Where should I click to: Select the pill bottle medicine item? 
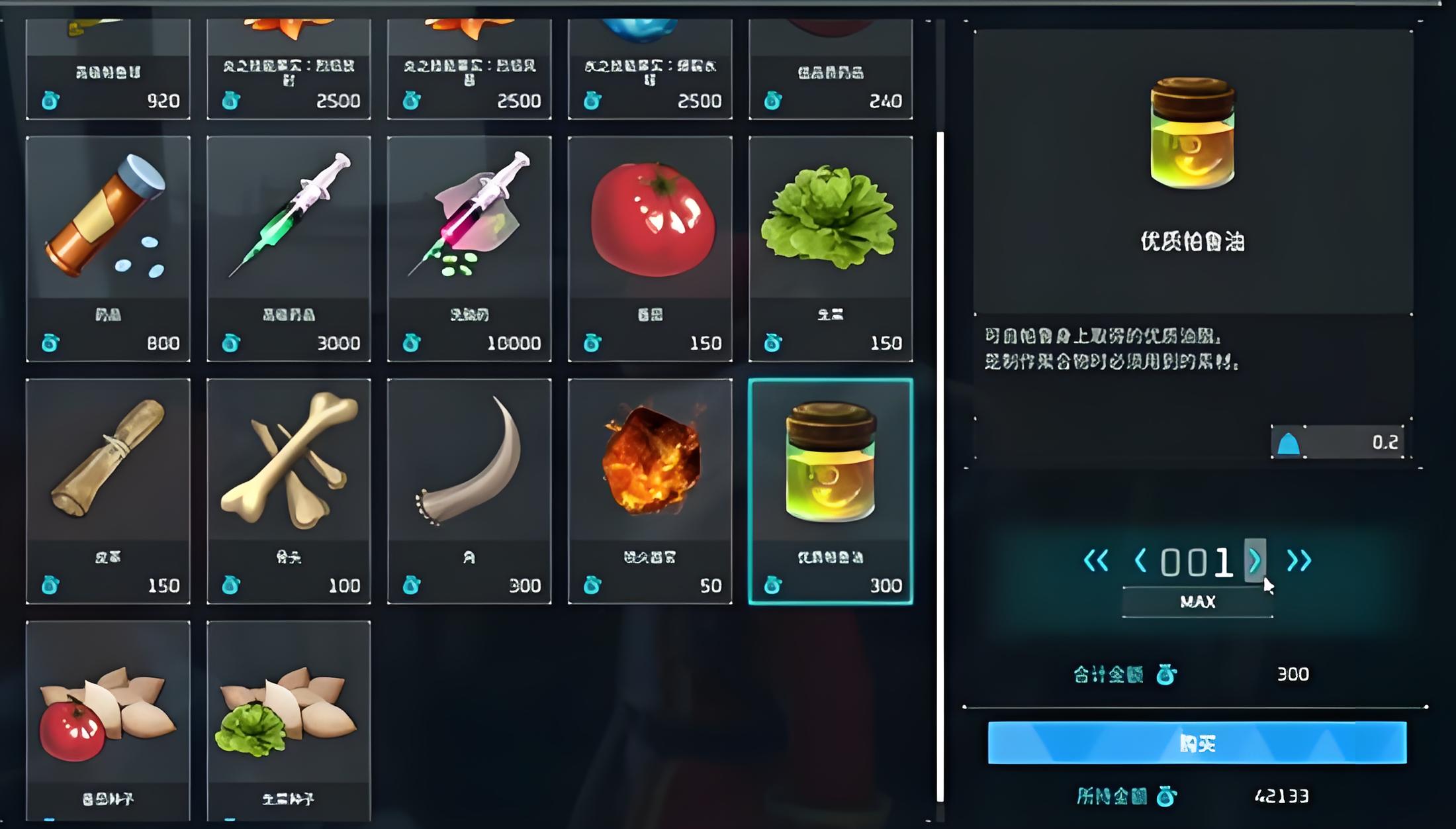108,248
